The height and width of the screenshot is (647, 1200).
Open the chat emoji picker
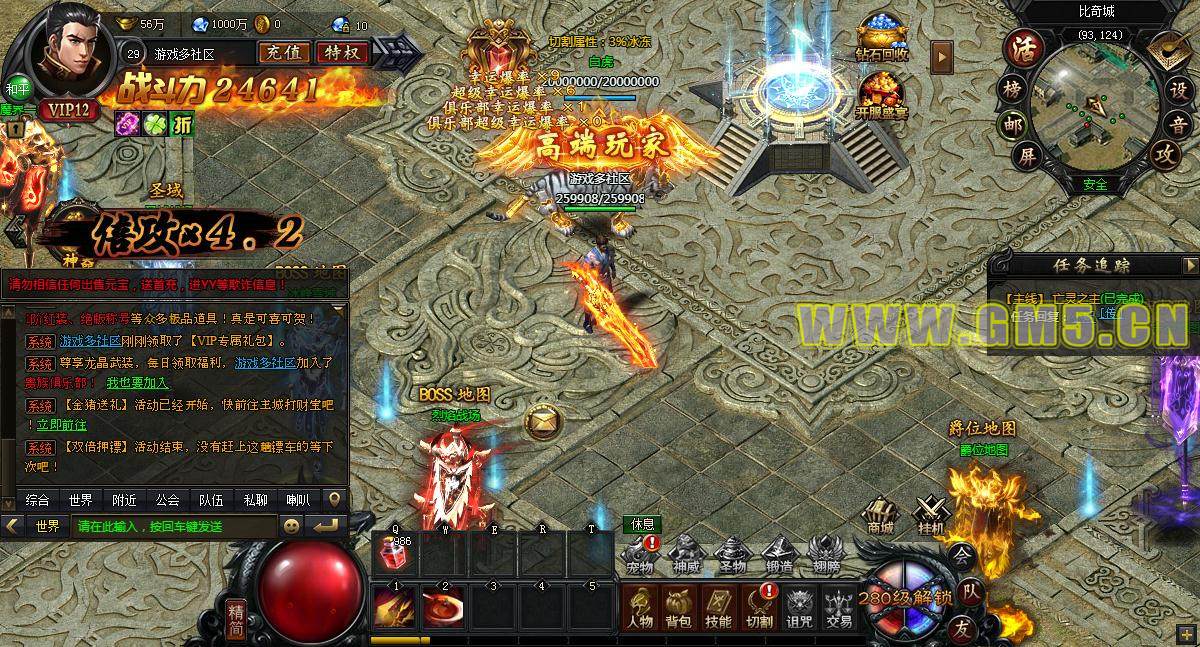pyautogui.click(x=292, y=525)
